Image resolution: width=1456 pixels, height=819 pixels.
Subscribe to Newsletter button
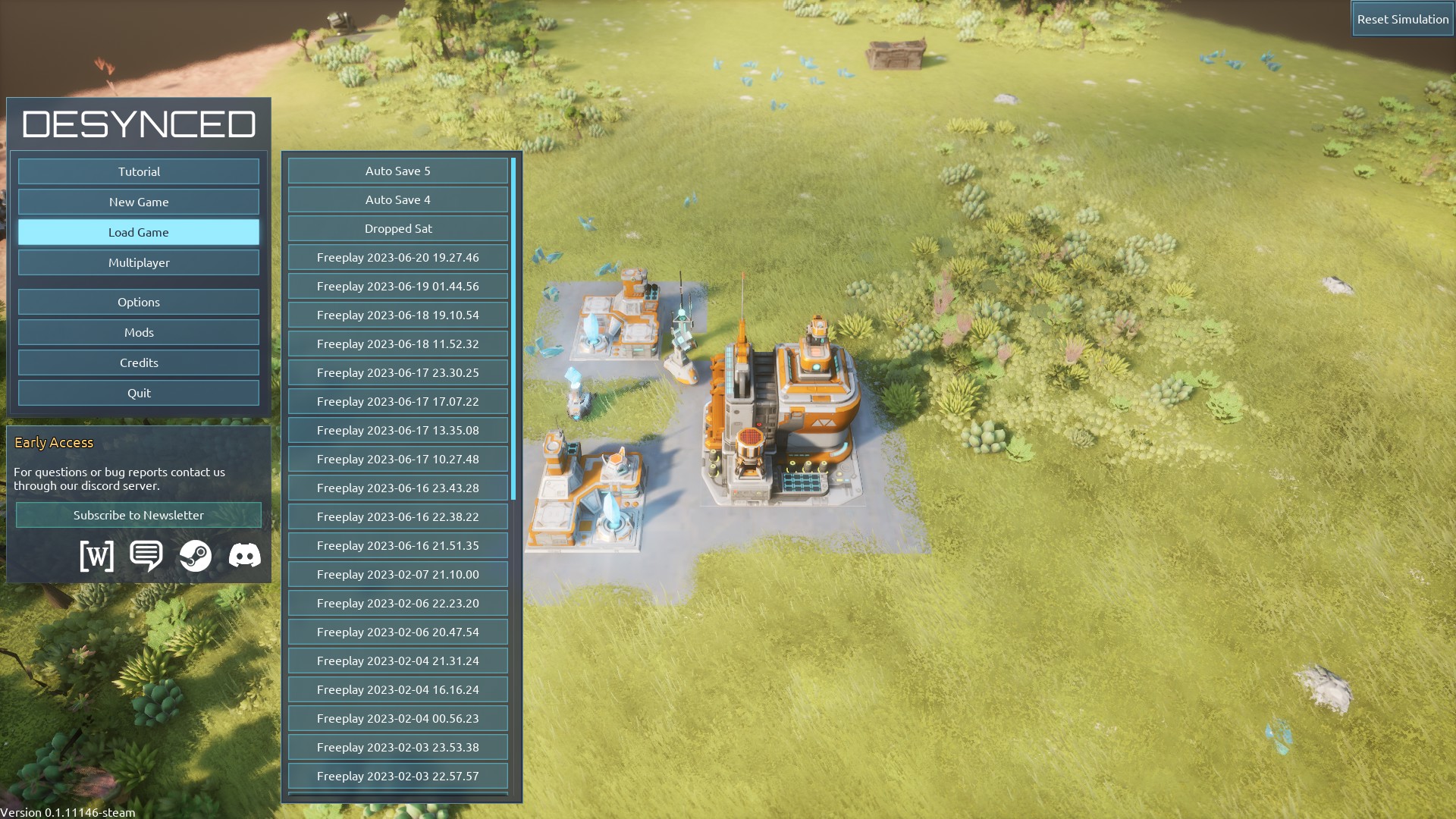coord(139,515)
